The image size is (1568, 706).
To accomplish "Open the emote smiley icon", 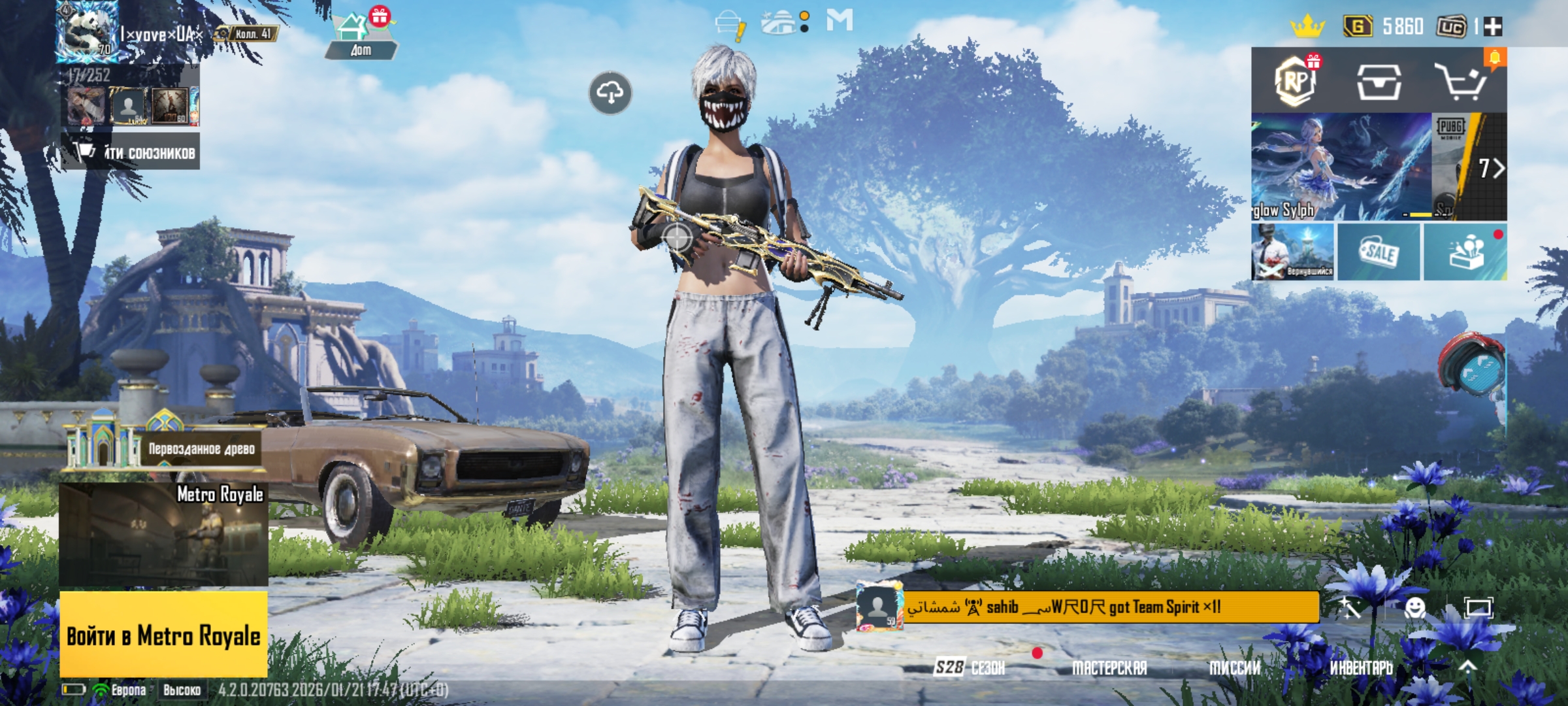I will point(1414,609).
